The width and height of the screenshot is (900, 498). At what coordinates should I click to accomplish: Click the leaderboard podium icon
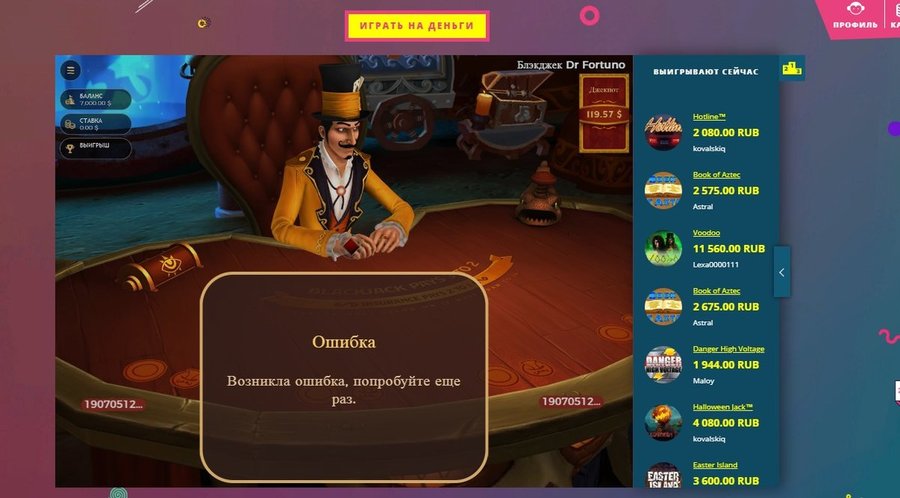coord(792,69)
